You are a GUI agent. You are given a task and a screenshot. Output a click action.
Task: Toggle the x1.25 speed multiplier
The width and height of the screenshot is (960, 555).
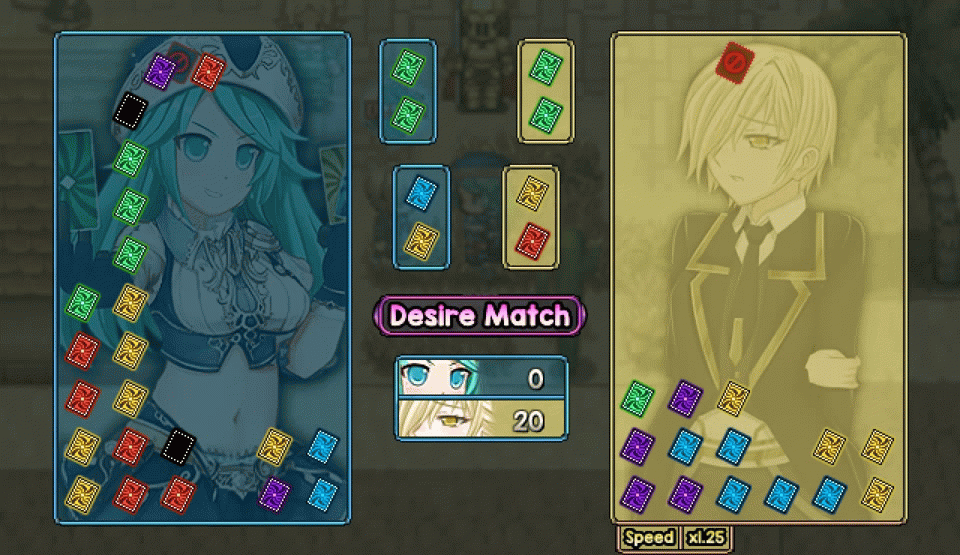tap(706, 537)
